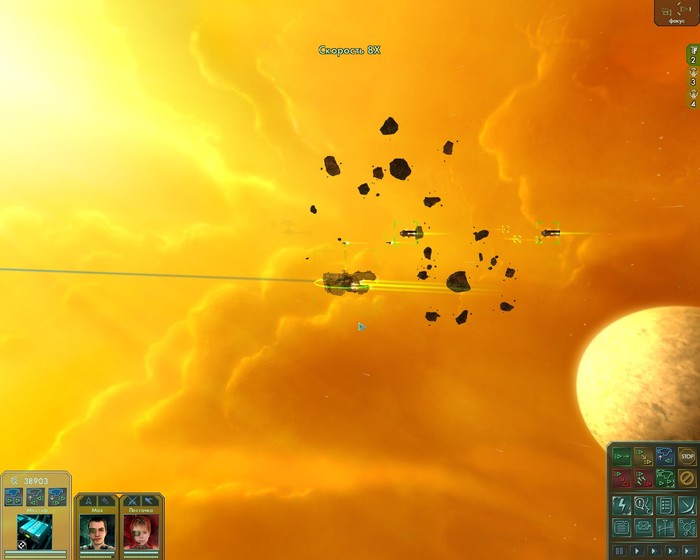
Task: Activate the green formation map order icon
Action: click(664, 478)
